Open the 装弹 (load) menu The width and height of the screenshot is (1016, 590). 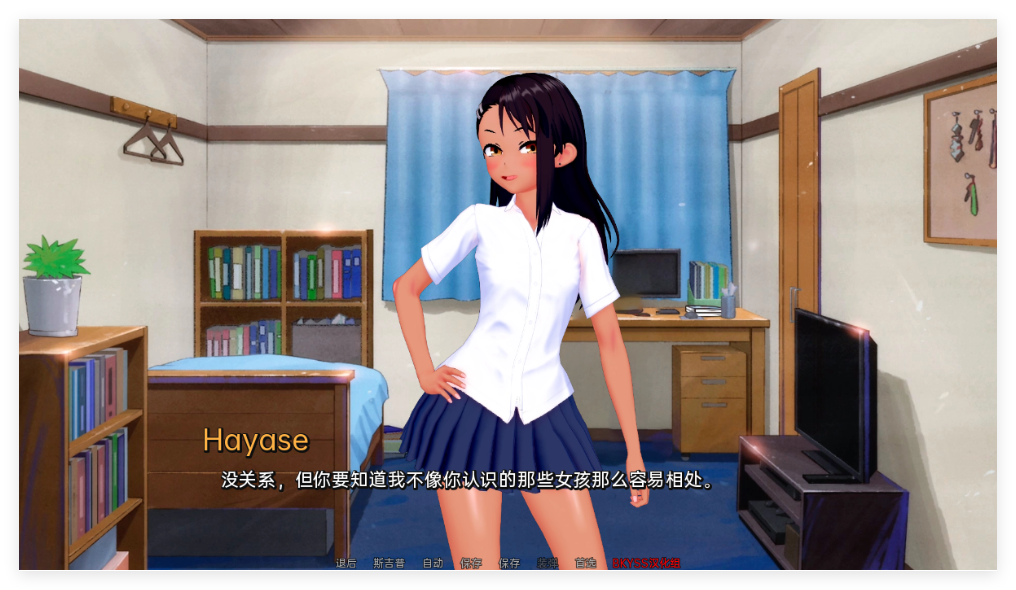click(547, 563)
